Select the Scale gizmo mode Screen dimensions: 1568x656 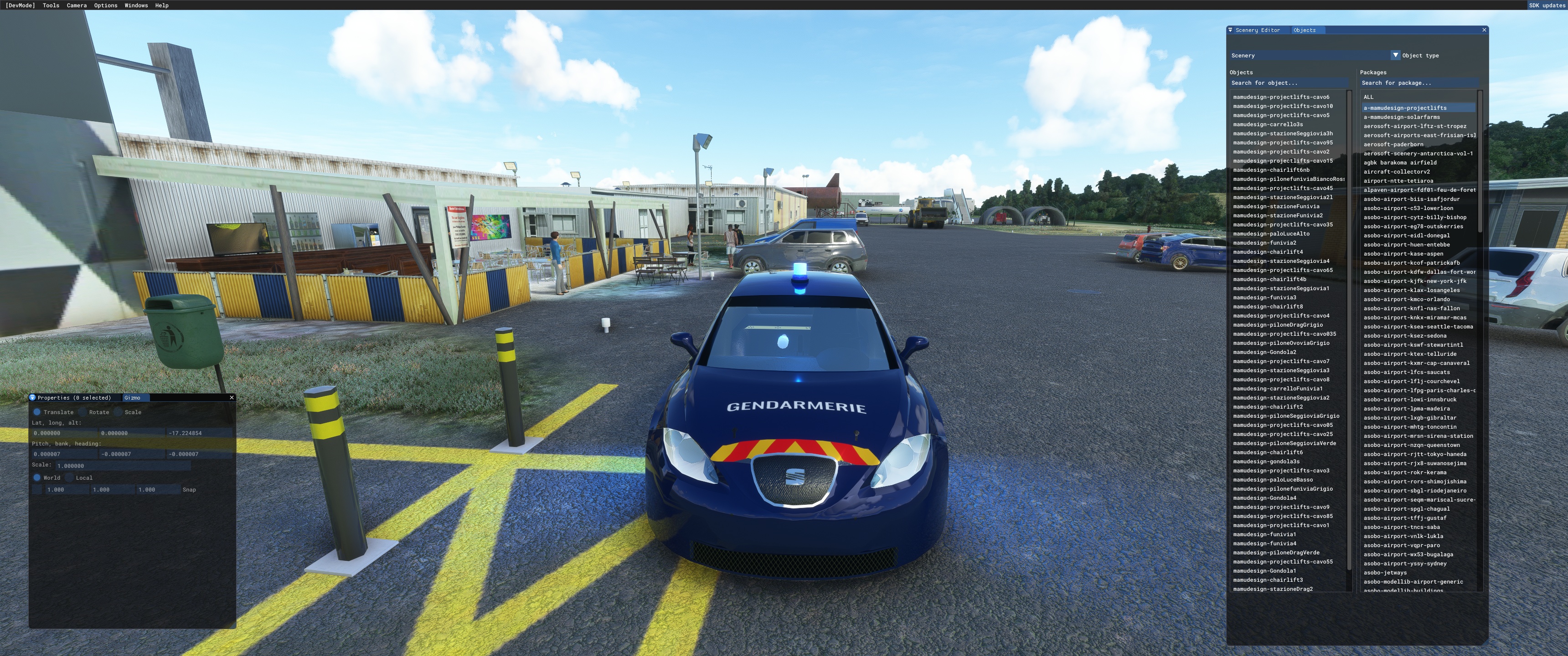pyautogui.click(x=118, y=412)
